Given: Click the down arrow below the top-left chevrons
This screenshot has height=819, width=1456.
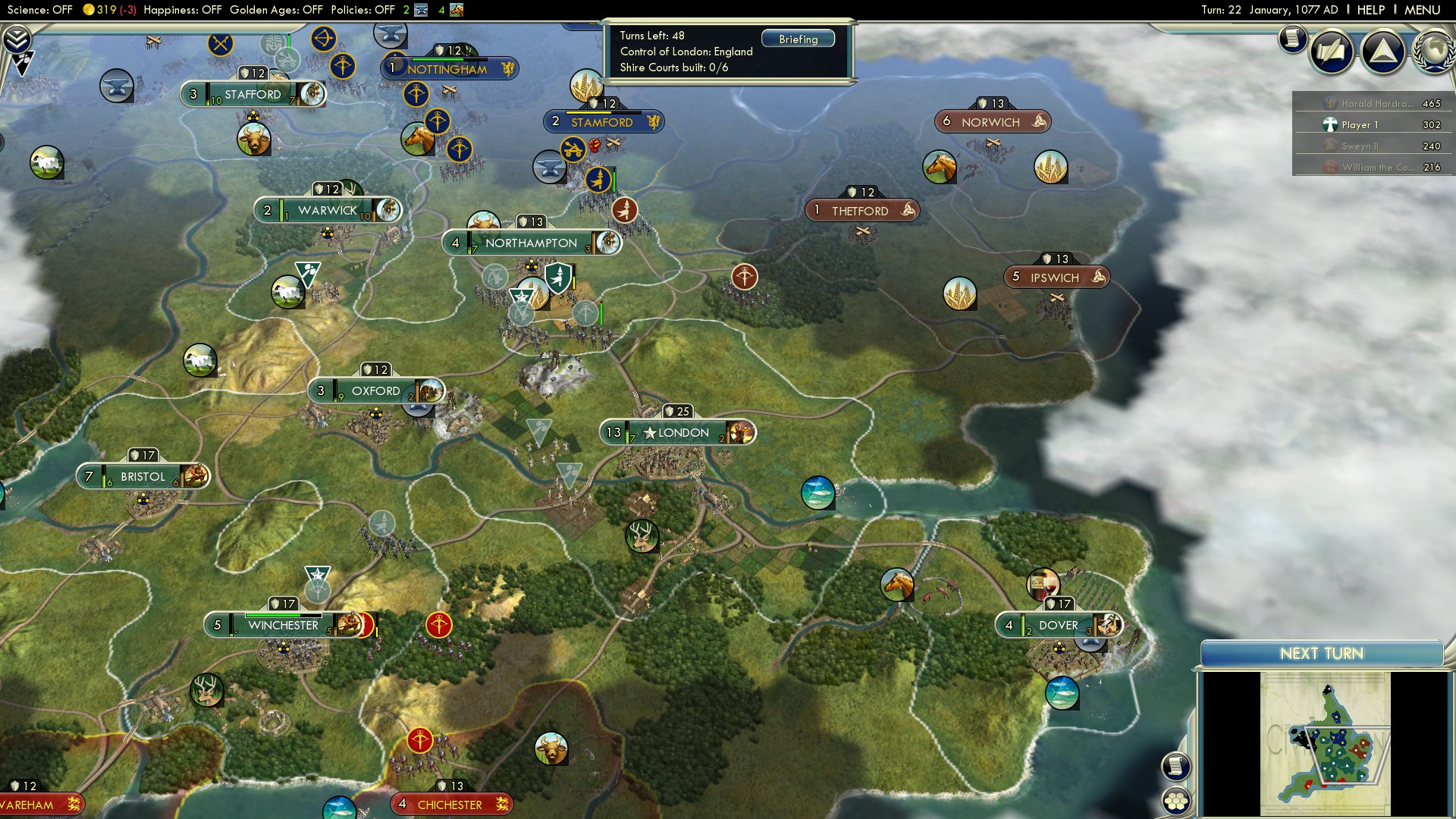Looking at the screenshot, I should click(23, 62).
